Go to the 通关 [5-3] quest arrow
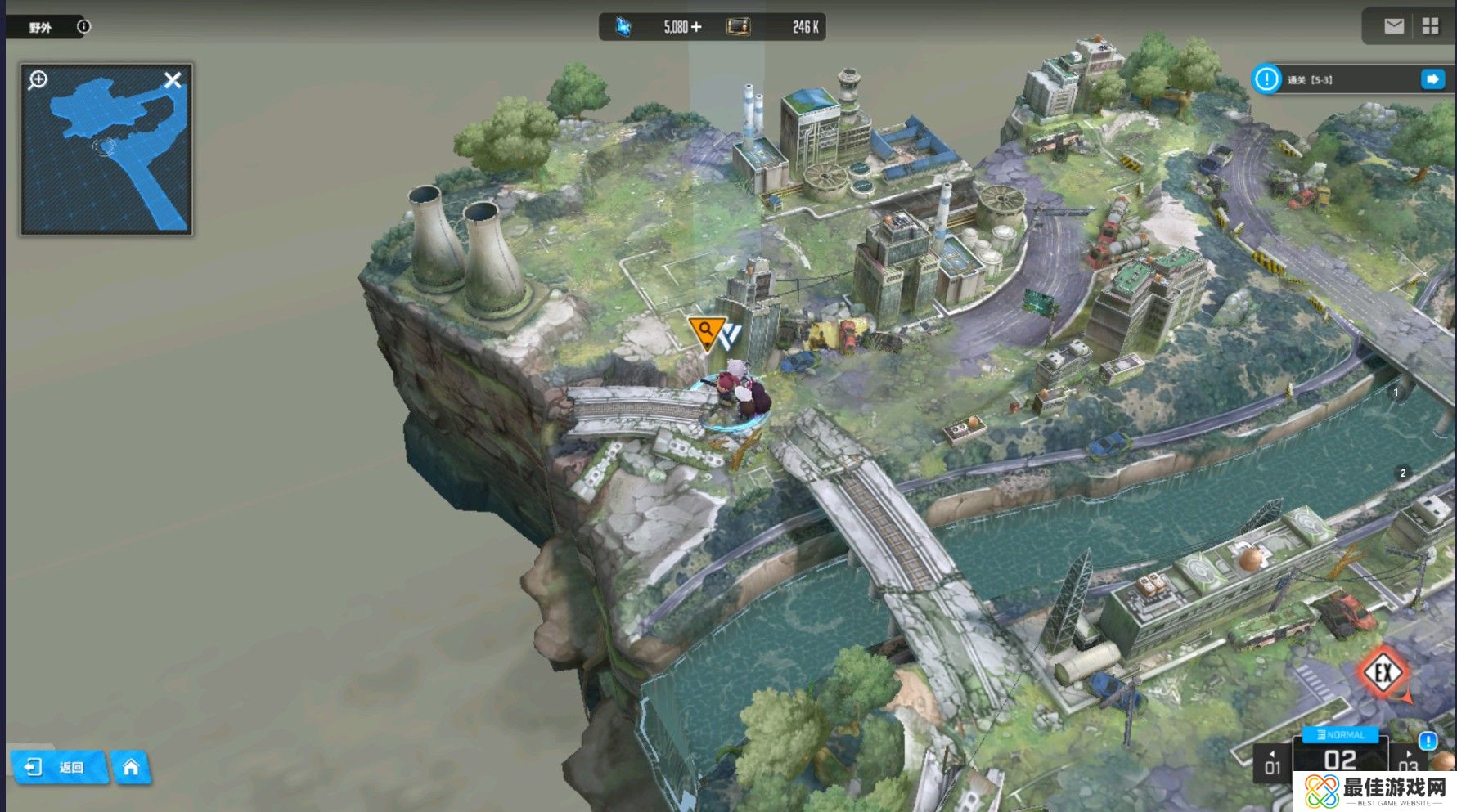 point(1432,79)
